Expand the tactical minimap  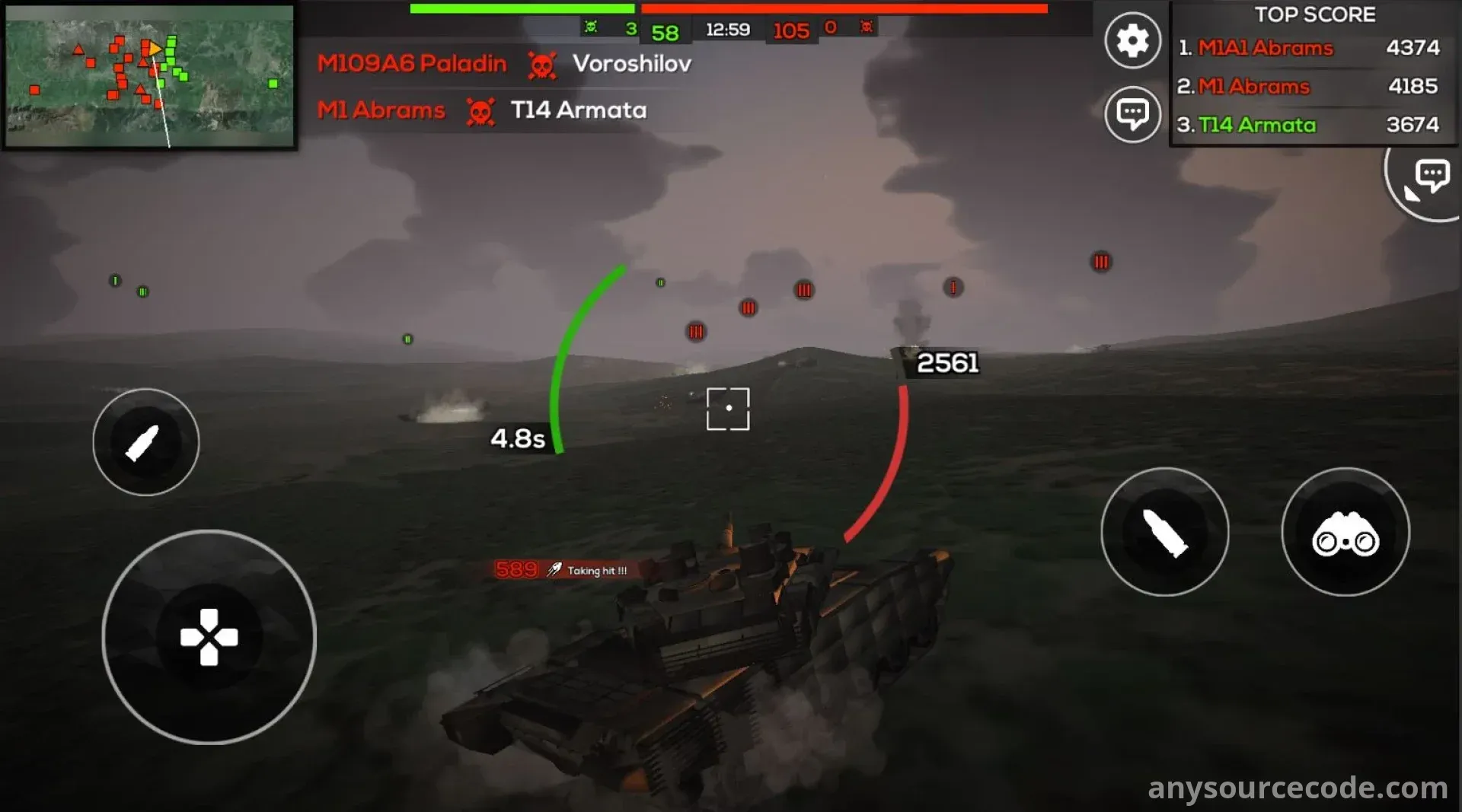pos(149,76)
